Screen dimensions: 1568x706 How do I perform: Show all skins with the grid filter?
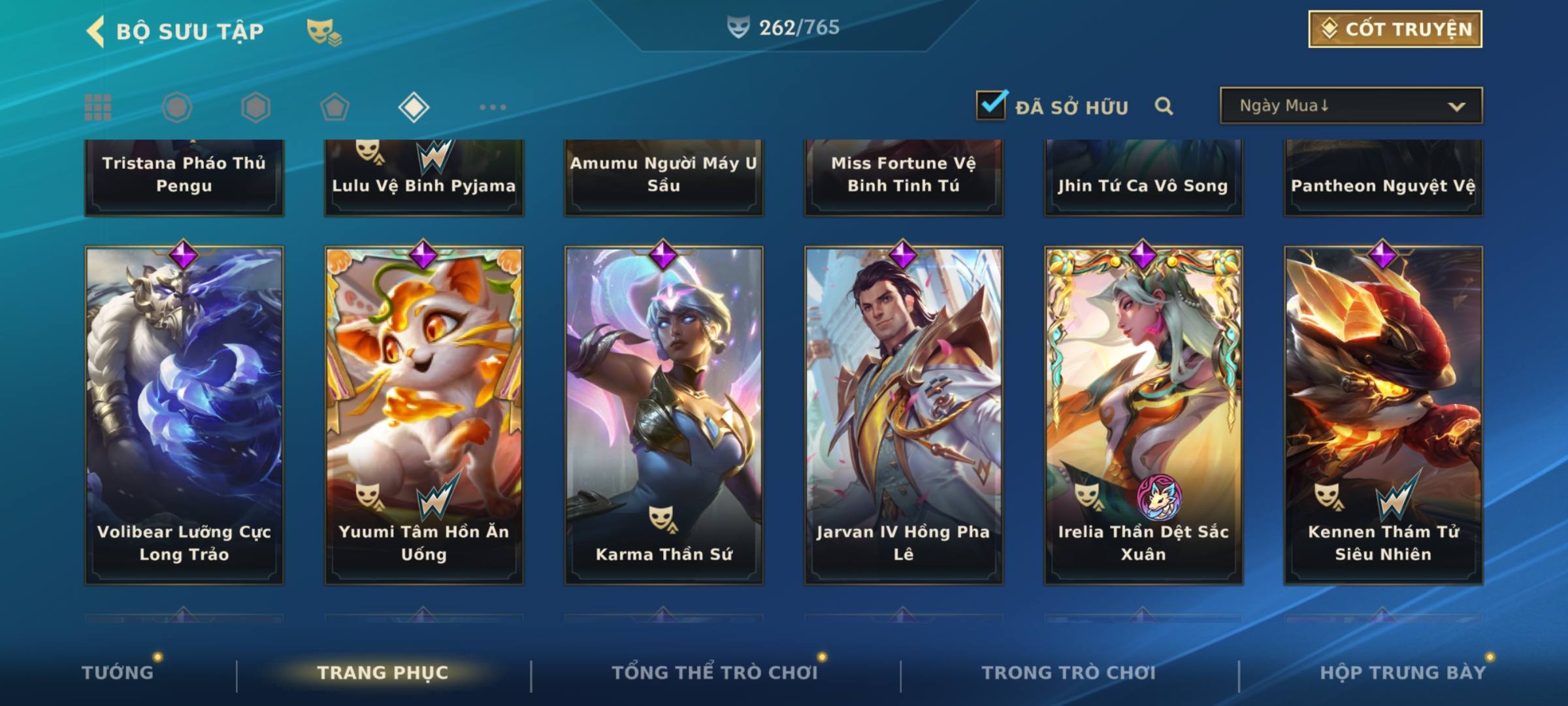click(x=98, y=107)
